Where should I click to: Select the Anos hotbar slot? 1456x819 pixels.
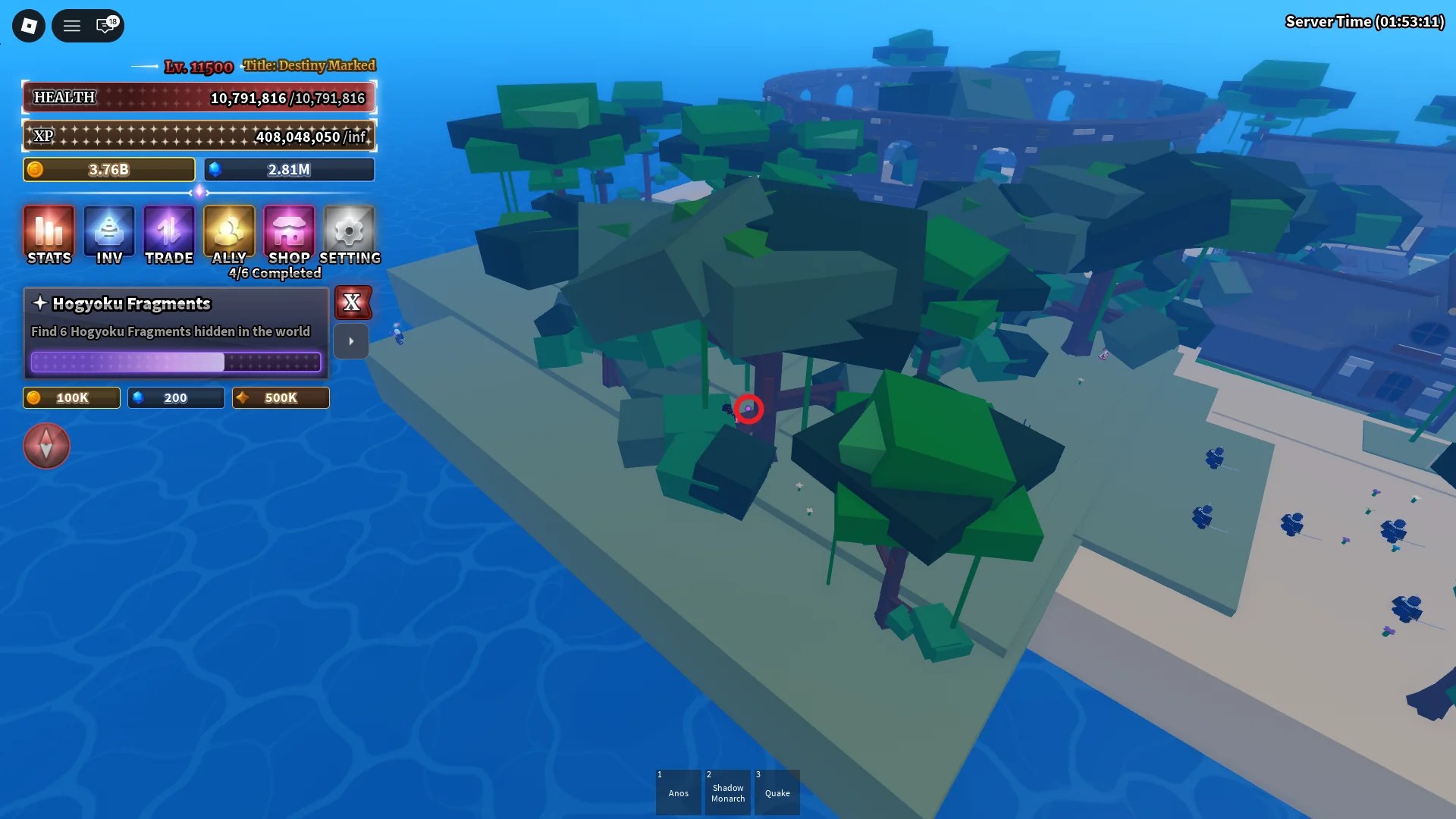pyautogui.click(x=678, y=792)
